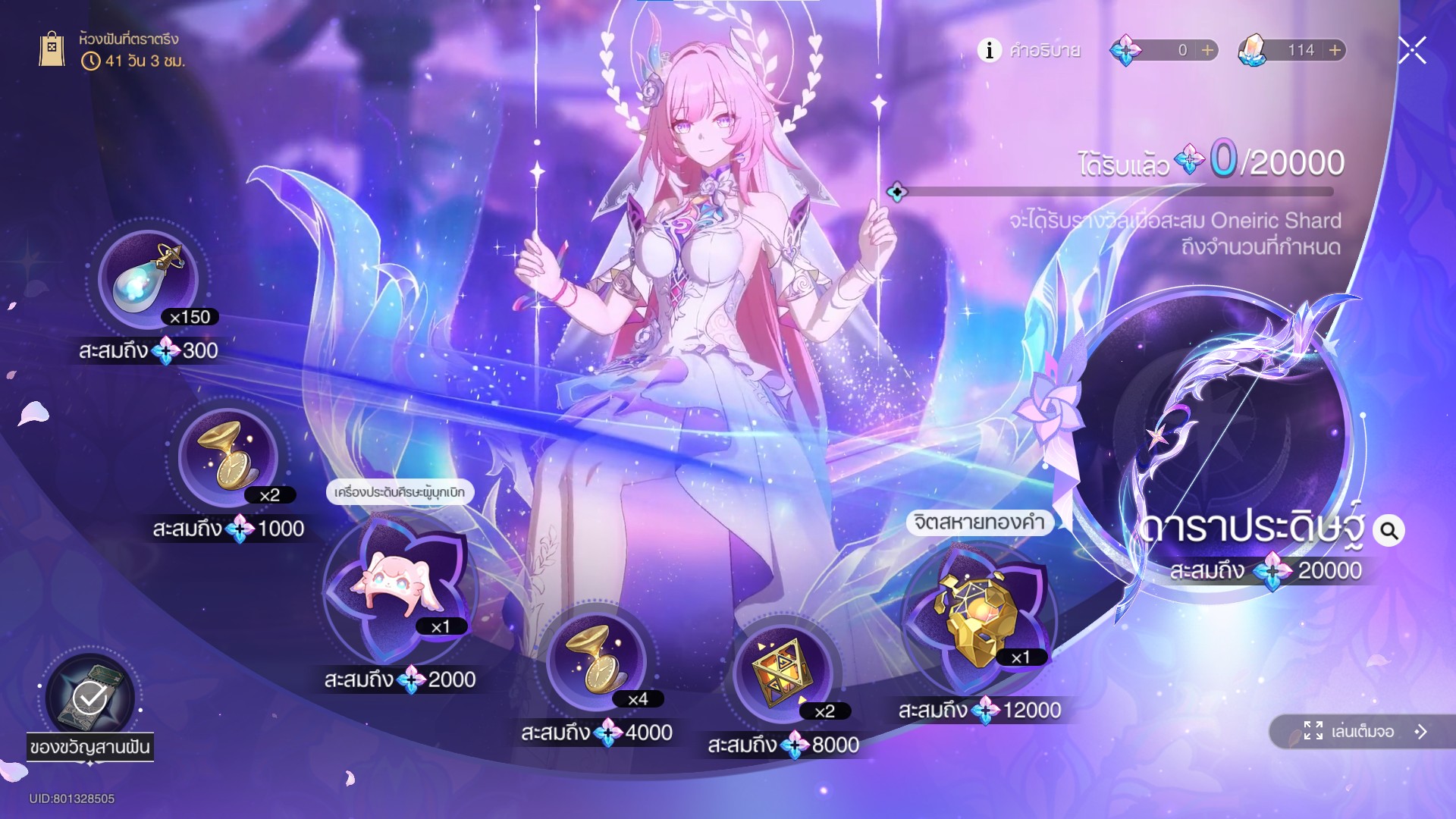
Task: Open the คำอธิบาย info description
Action: [1029, 50]
